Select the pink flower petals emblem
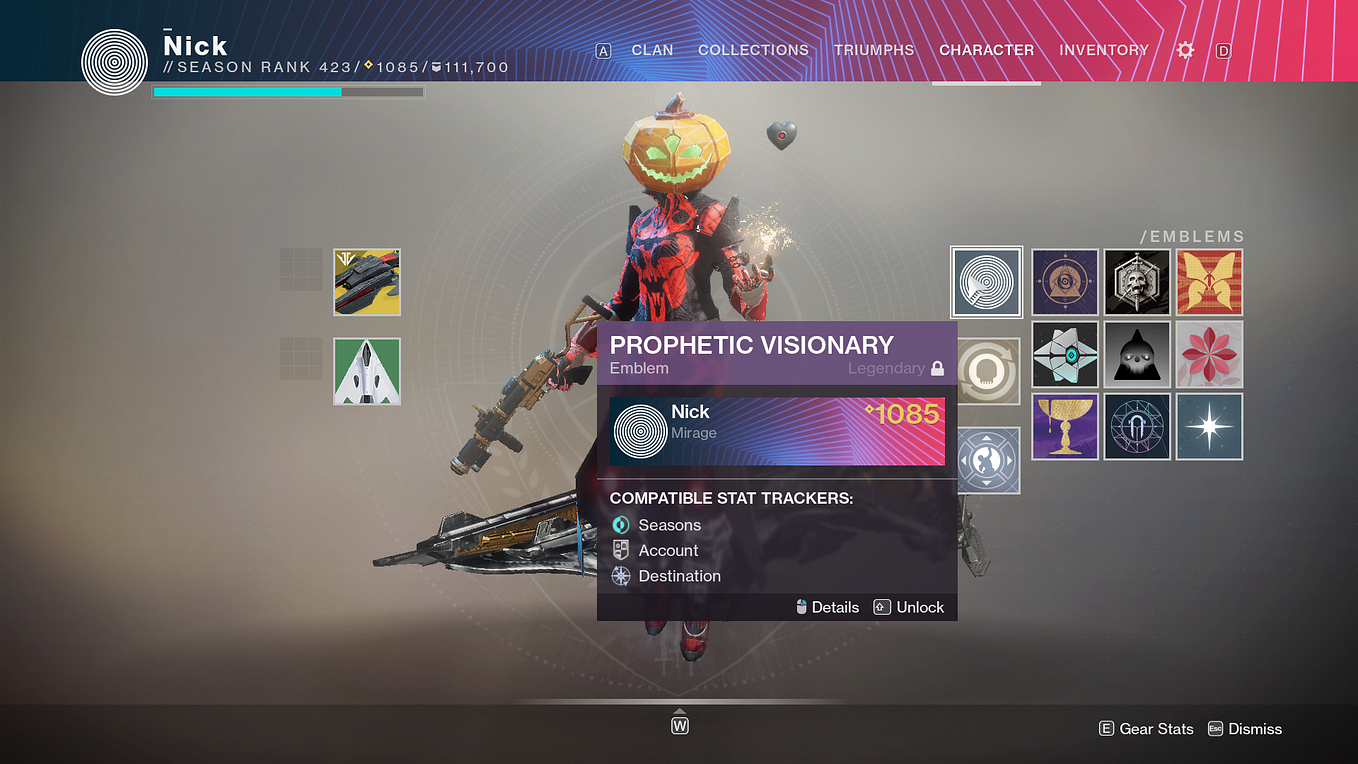The image size is (1358, 764). (x=1209, y=354)
